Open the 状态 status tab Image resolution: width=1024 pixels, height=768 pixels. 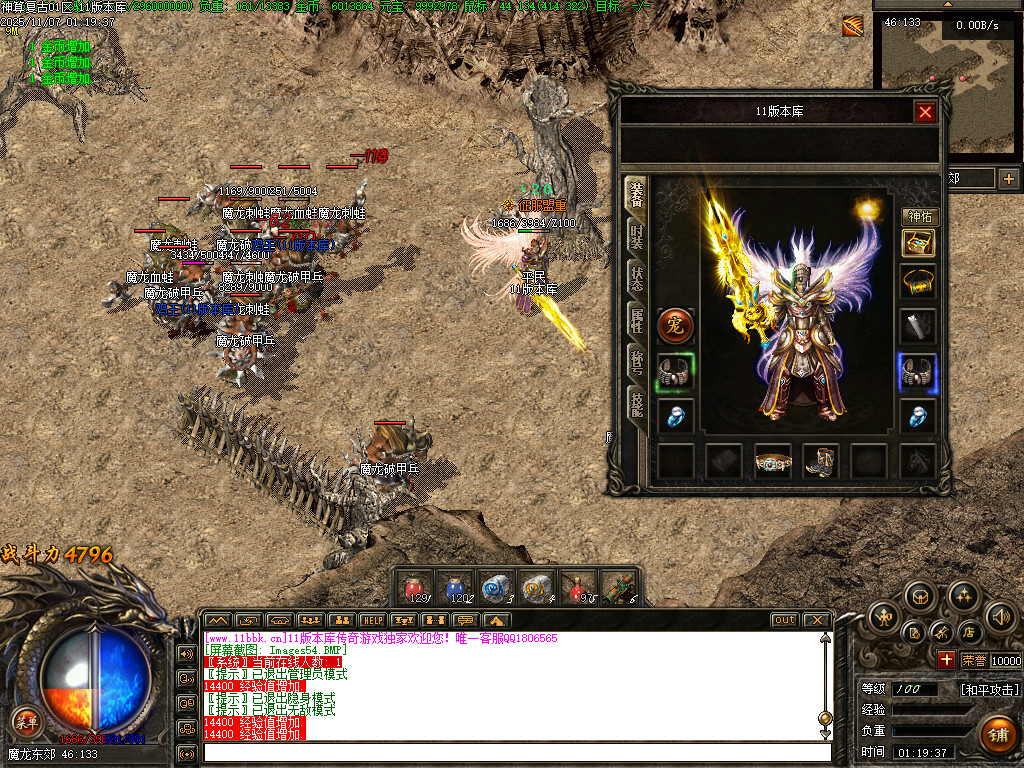pyautogui.click(x=636, y=278)
